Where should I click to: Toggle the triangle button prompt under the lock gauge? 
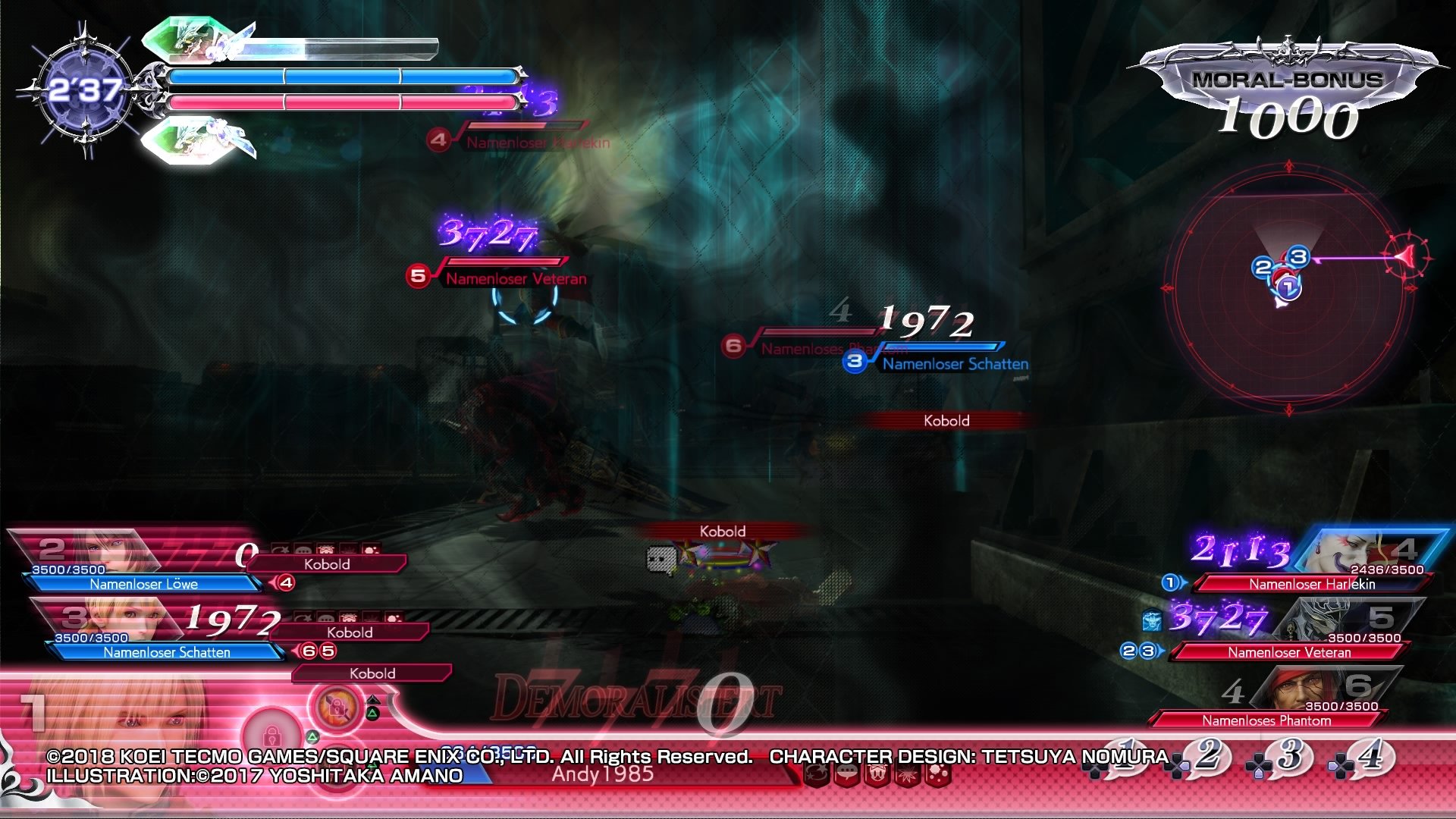pyautogui.click(x=373, y=714)
